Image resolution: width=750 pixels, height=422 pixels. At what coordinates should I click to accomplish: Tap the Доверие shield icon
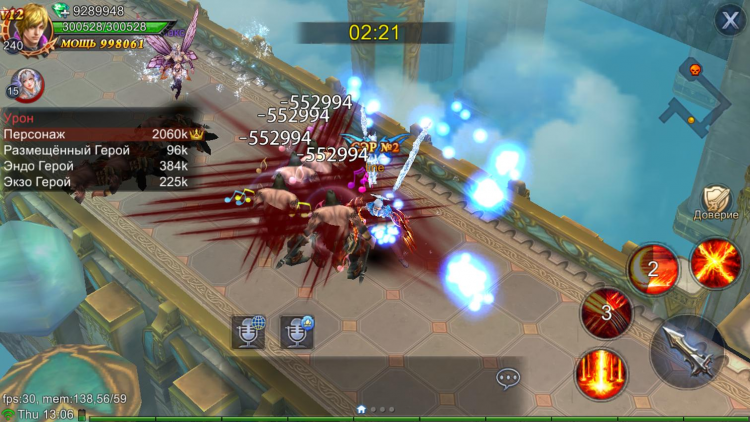click(716, 201)
